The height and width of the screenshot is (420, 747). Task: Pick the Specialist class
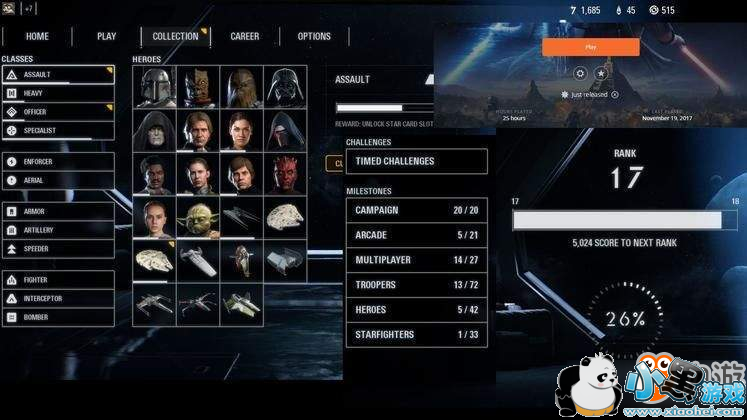[x=57, y=131]
